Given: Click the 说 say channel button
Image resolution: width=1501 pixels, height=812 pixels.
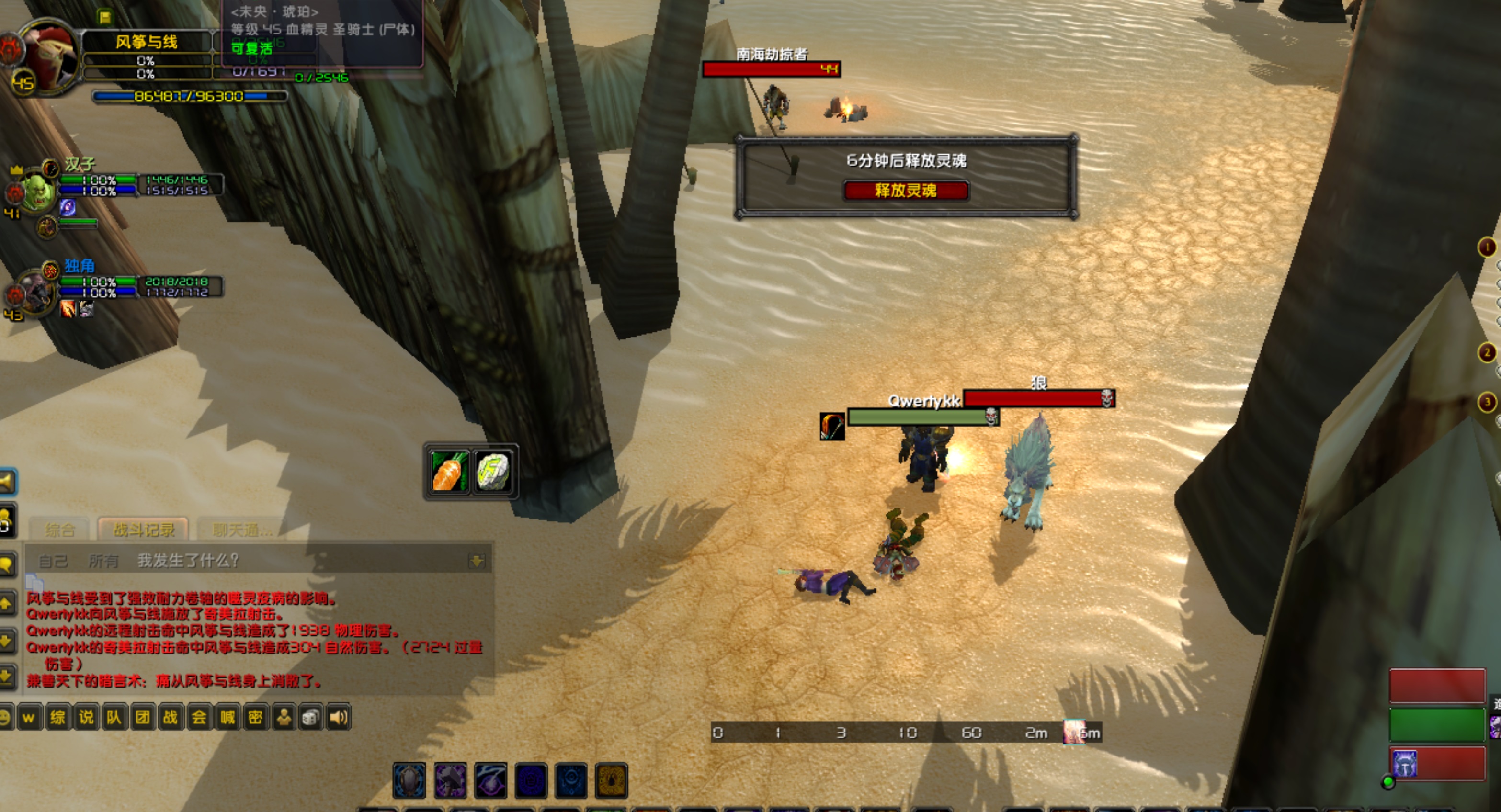Looking at the screenshot, I should click(x=86, y=717).
